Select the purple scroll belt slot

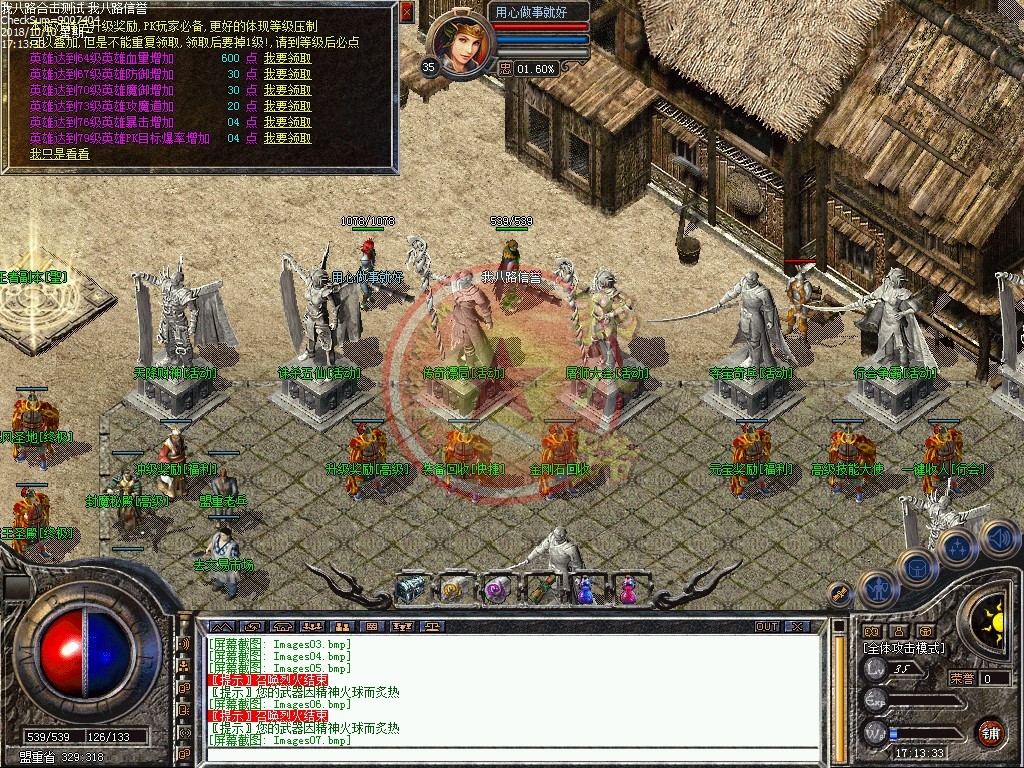point(498,589)
